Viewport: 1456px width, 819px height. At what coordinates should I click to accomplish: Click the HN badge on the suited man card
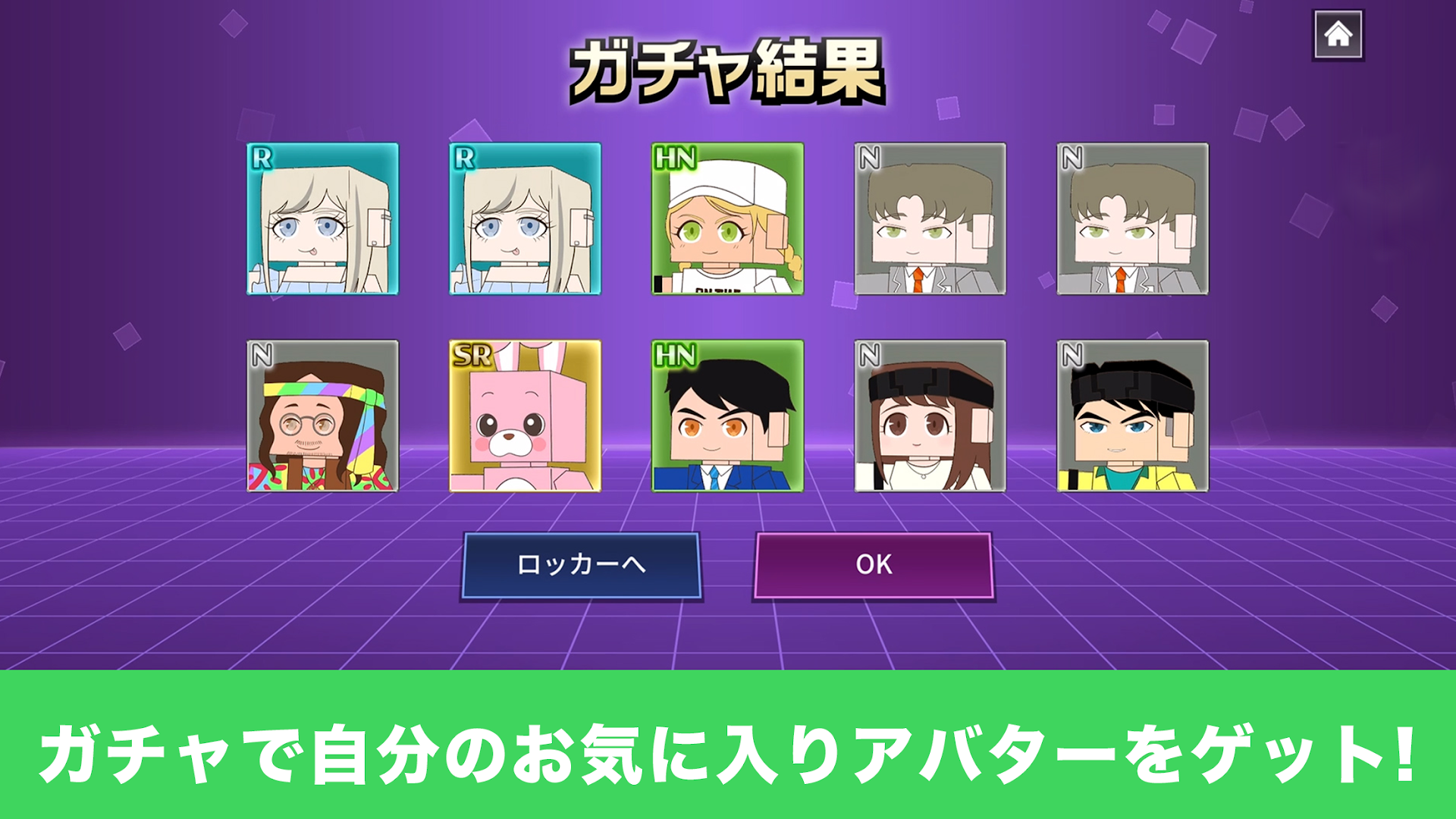[x=674, y=353]
